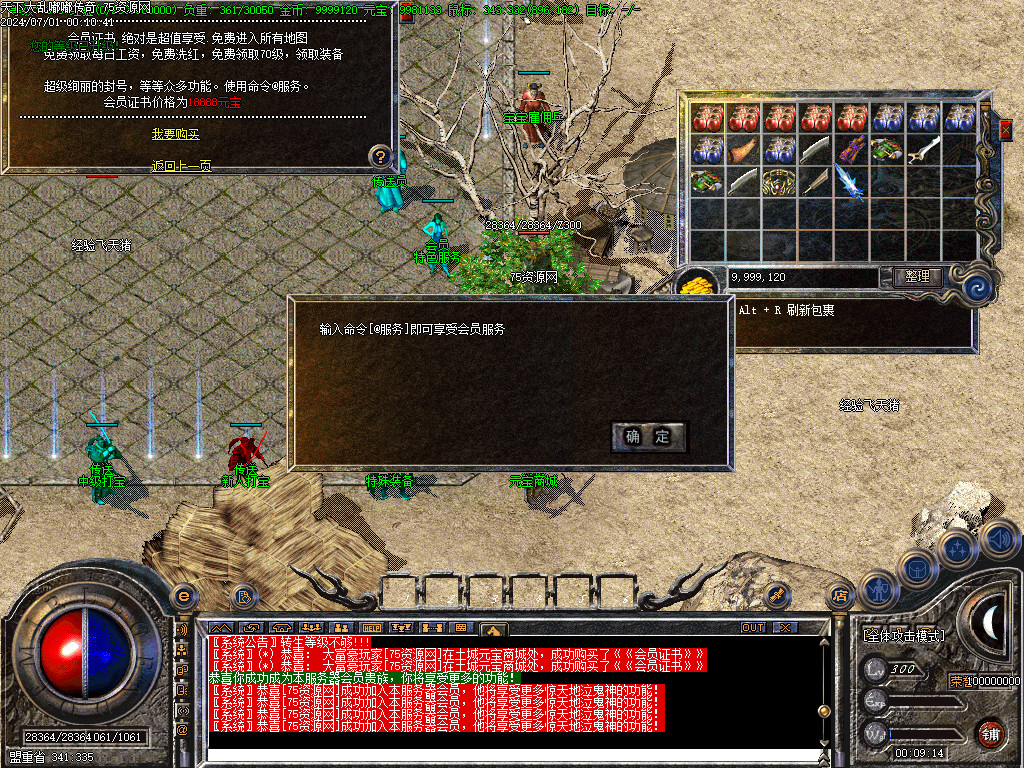This screenshot has height=768, width=1024.
Task: Open the 店 shop button
Action: point(839,597)
